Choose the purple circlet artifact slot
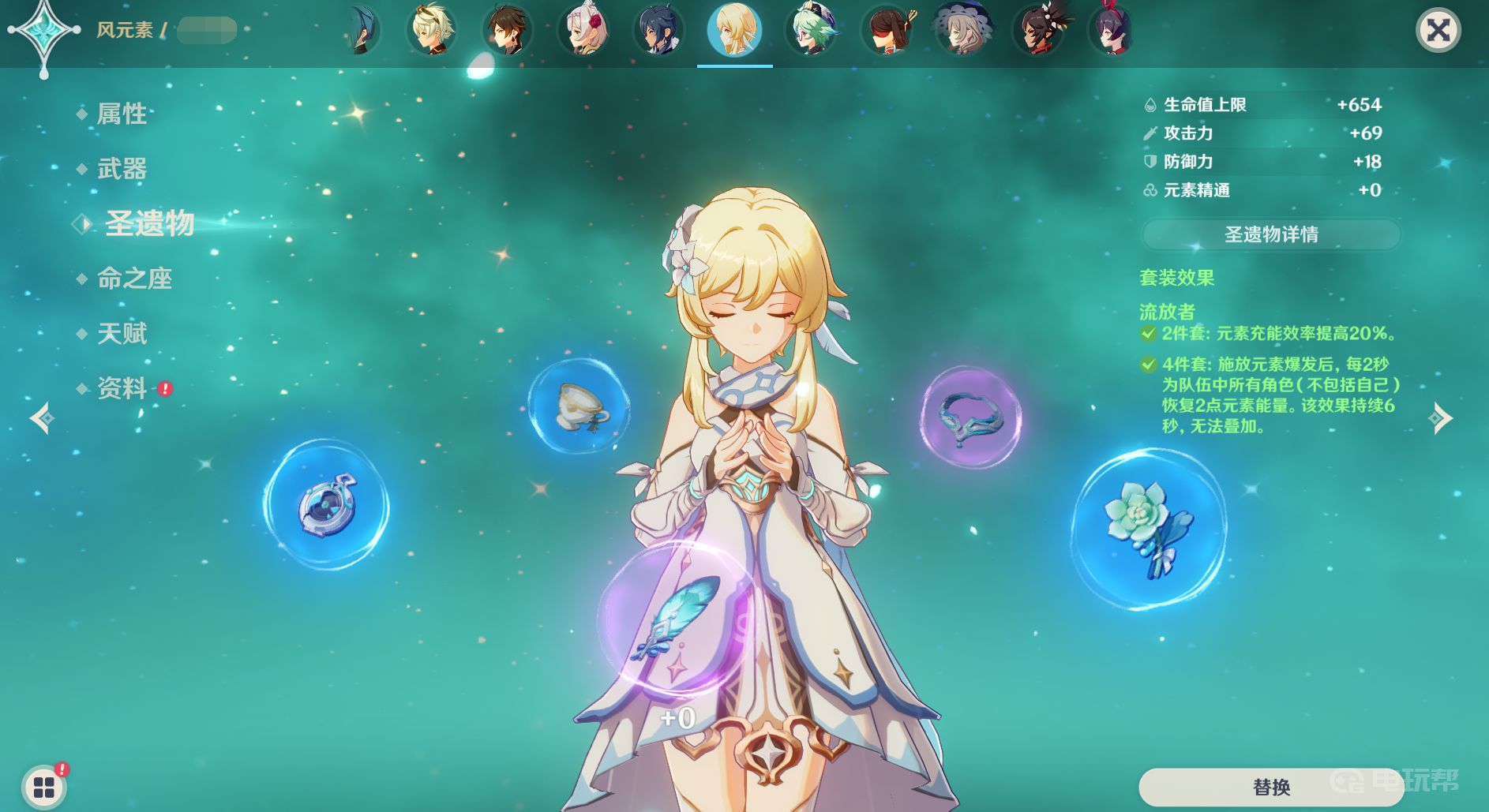 click(971, 417)
